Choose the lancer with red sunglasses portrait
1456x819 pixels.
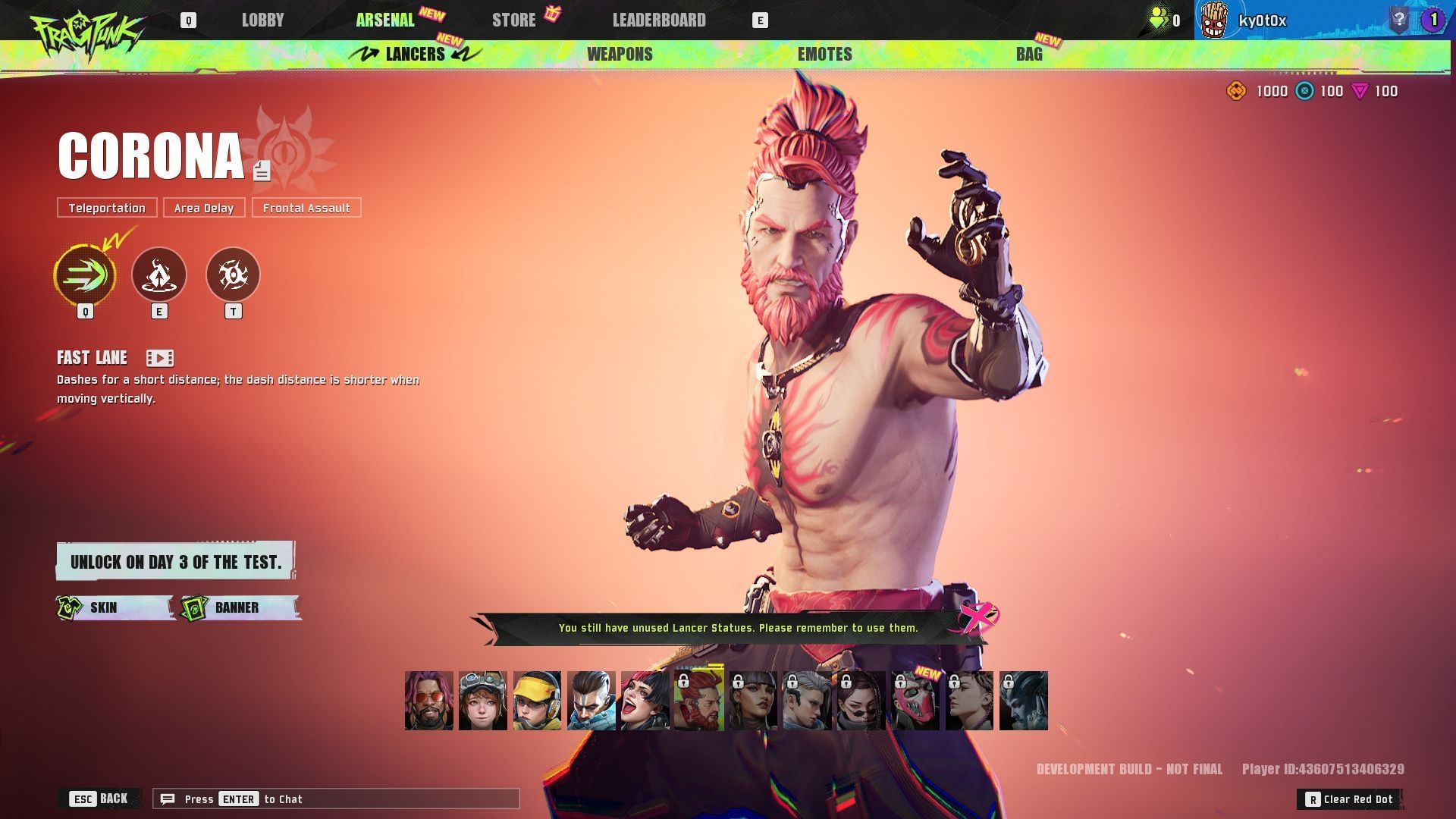[x=429, y=701]
